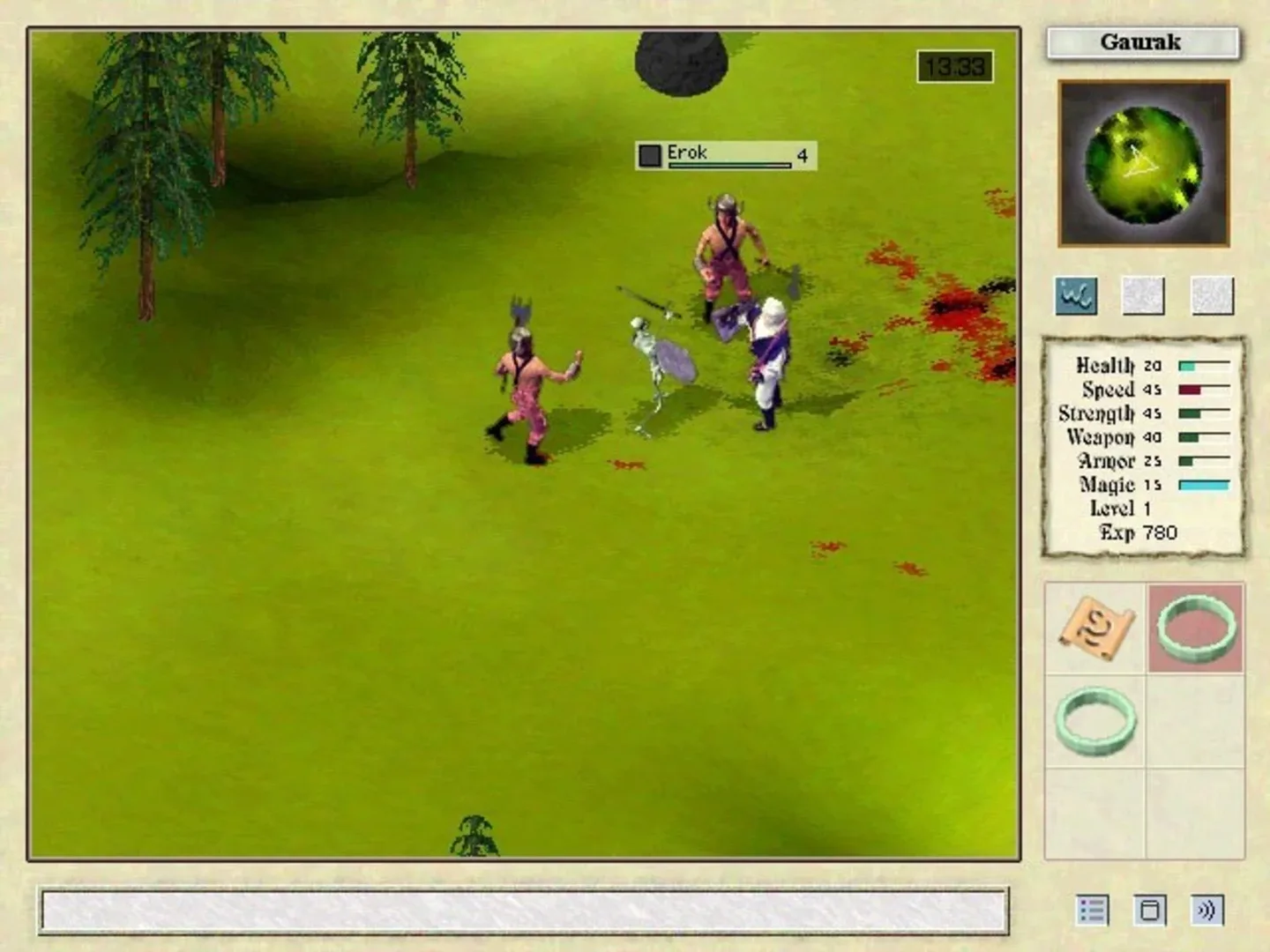The width and height of the screenshot is (1270, 952).
Task: Select Erok's name label above the warrior
Action: [685, 152]
